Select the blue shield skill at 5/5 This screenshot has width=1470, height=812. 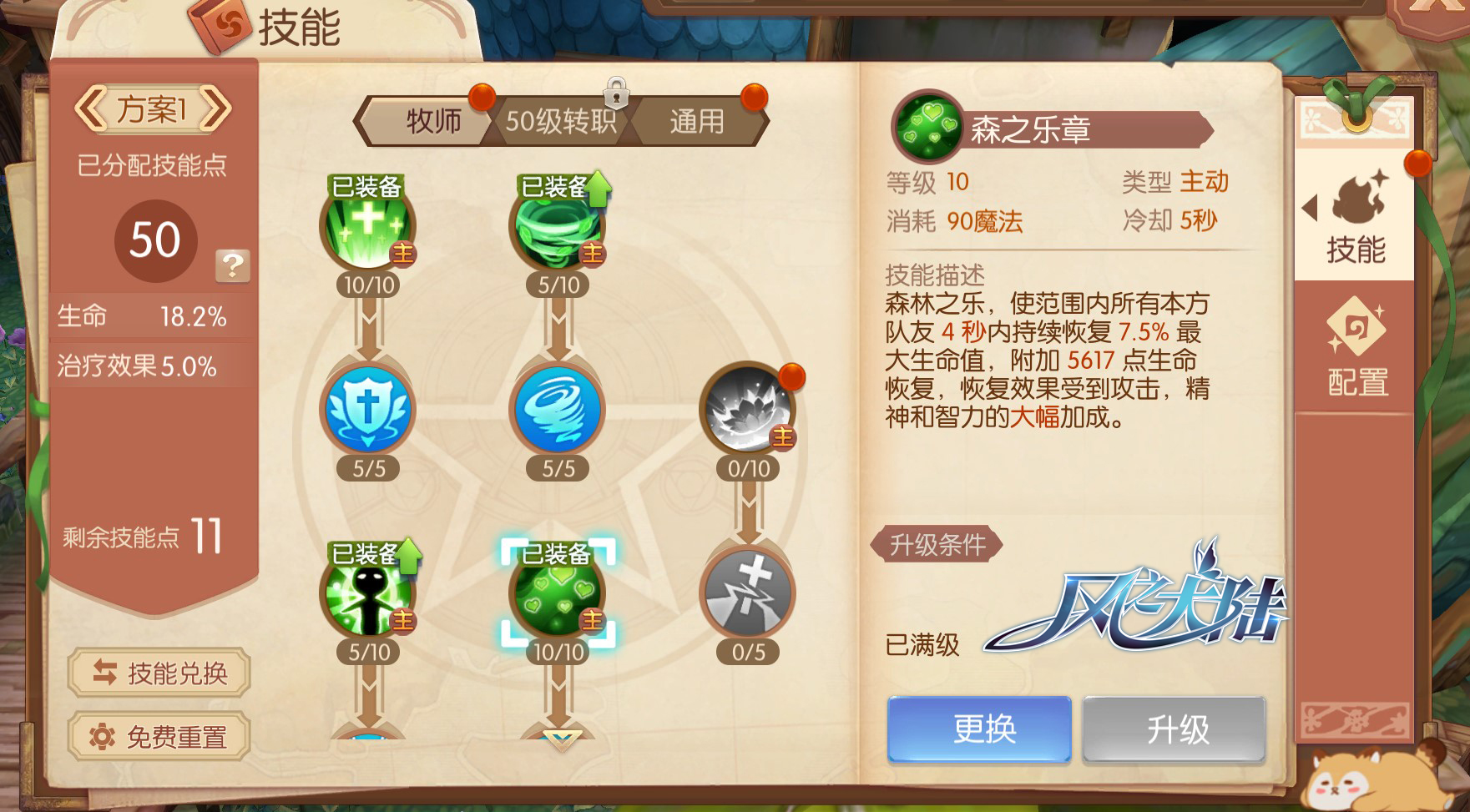(368, 409)
